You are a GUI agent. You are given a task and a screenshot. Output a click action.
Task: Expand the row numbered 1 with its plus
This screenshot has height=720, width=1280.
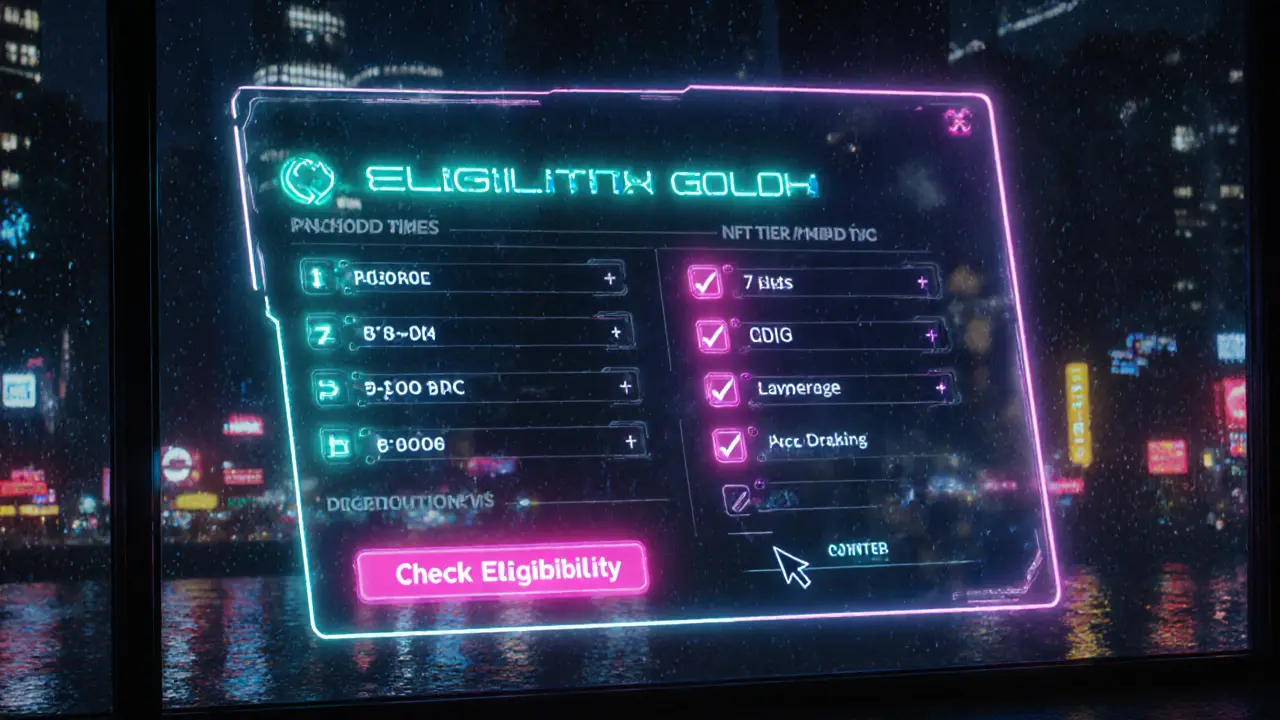coord(609,280)
